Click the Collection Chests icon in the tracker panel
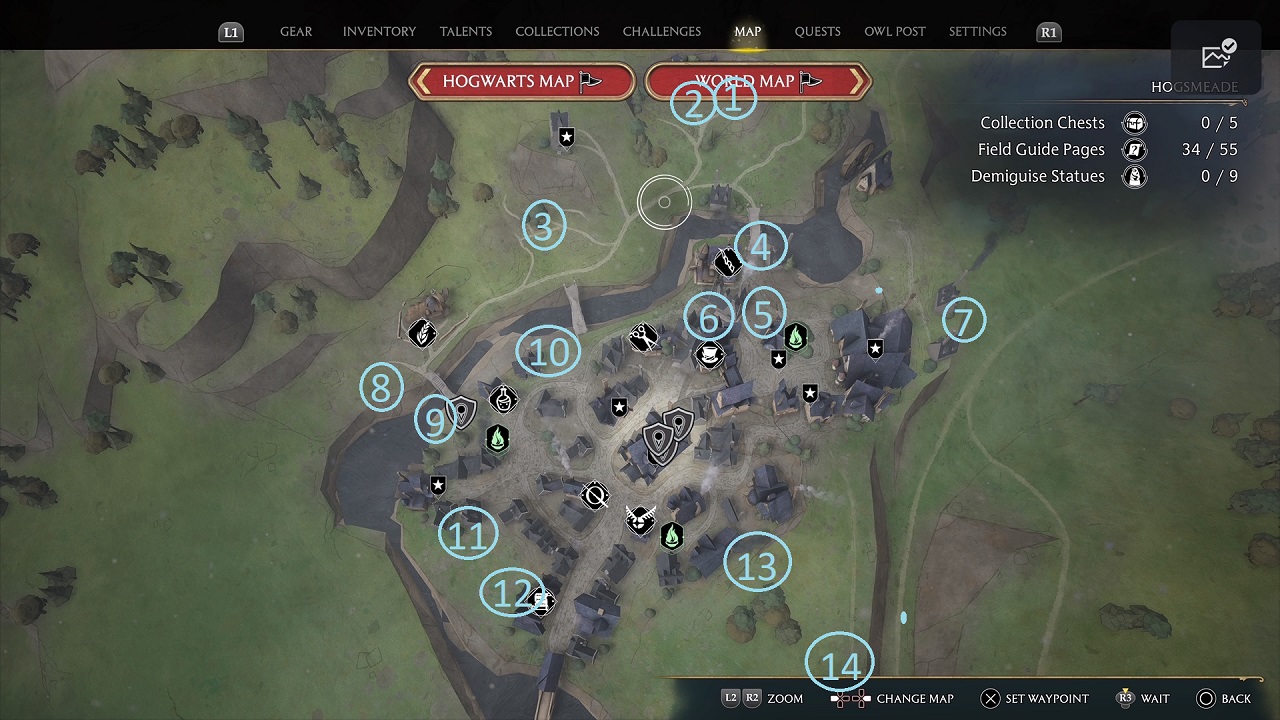Viewport: 1280px width, 720px height. coord(1135,122)
